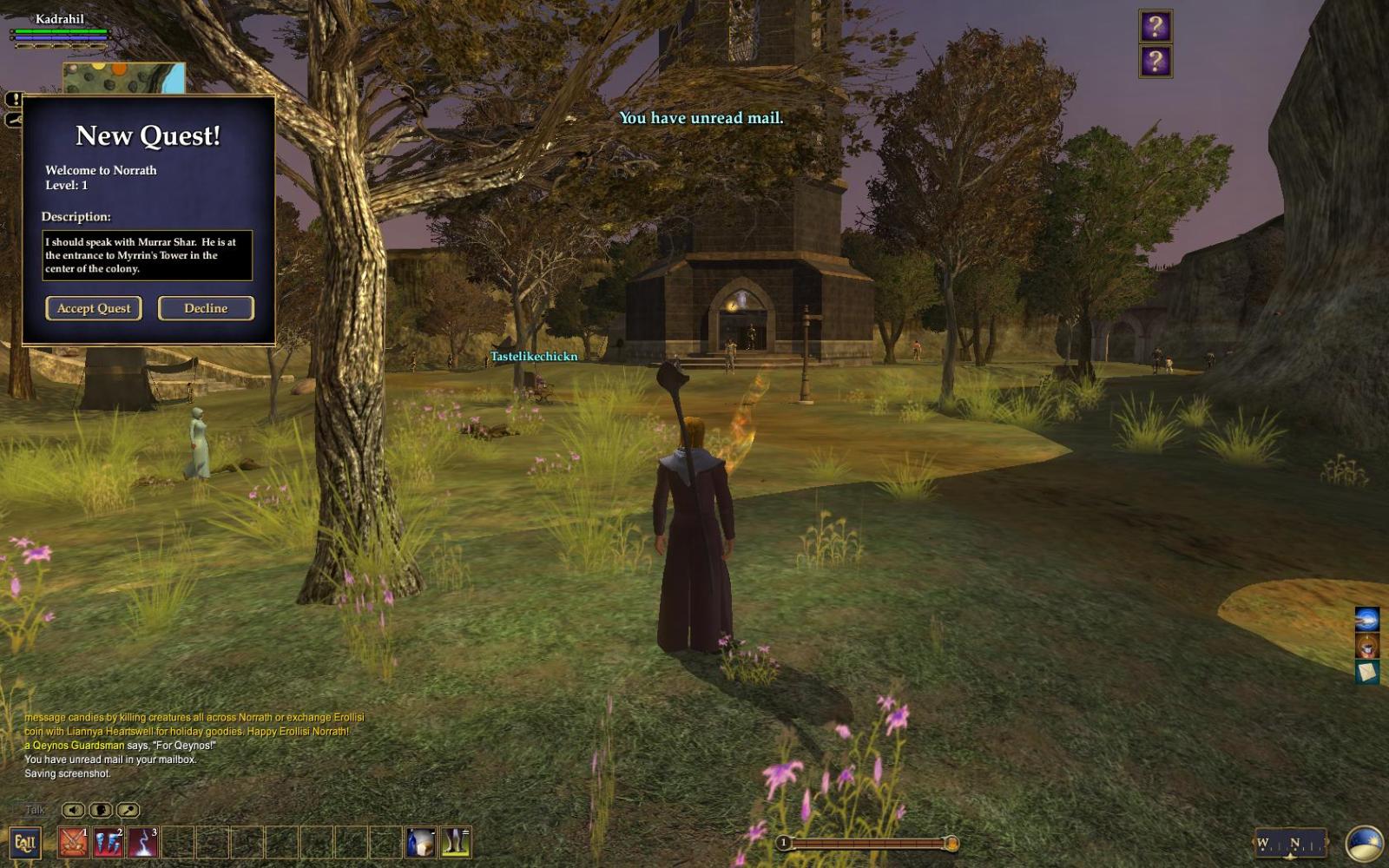This screenshot has height=868, width=1389.
Task: Cast the ice shards spell in slot 2
Action: 108,842
